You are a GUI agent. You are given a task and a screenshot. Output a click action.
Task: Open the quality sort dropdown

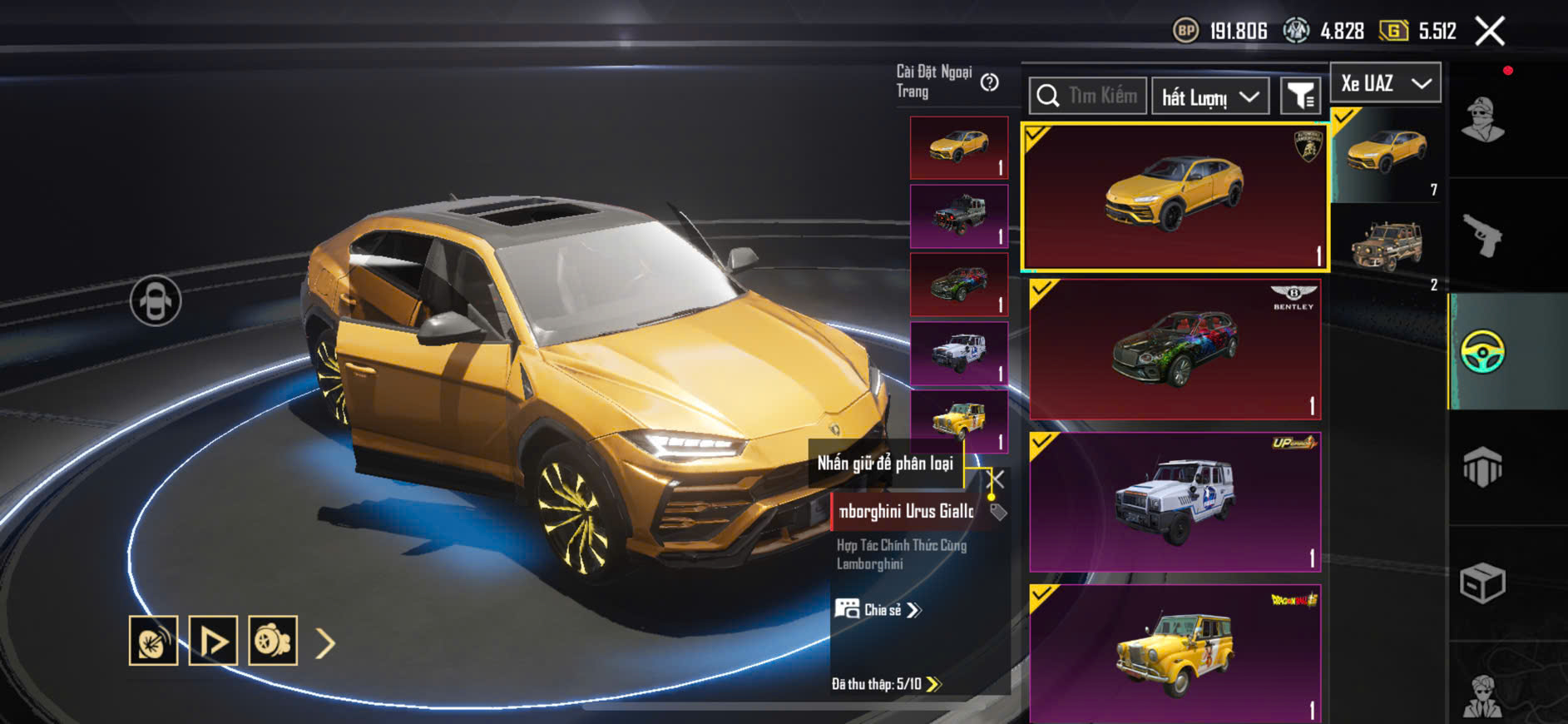[x=1209, y=97]
